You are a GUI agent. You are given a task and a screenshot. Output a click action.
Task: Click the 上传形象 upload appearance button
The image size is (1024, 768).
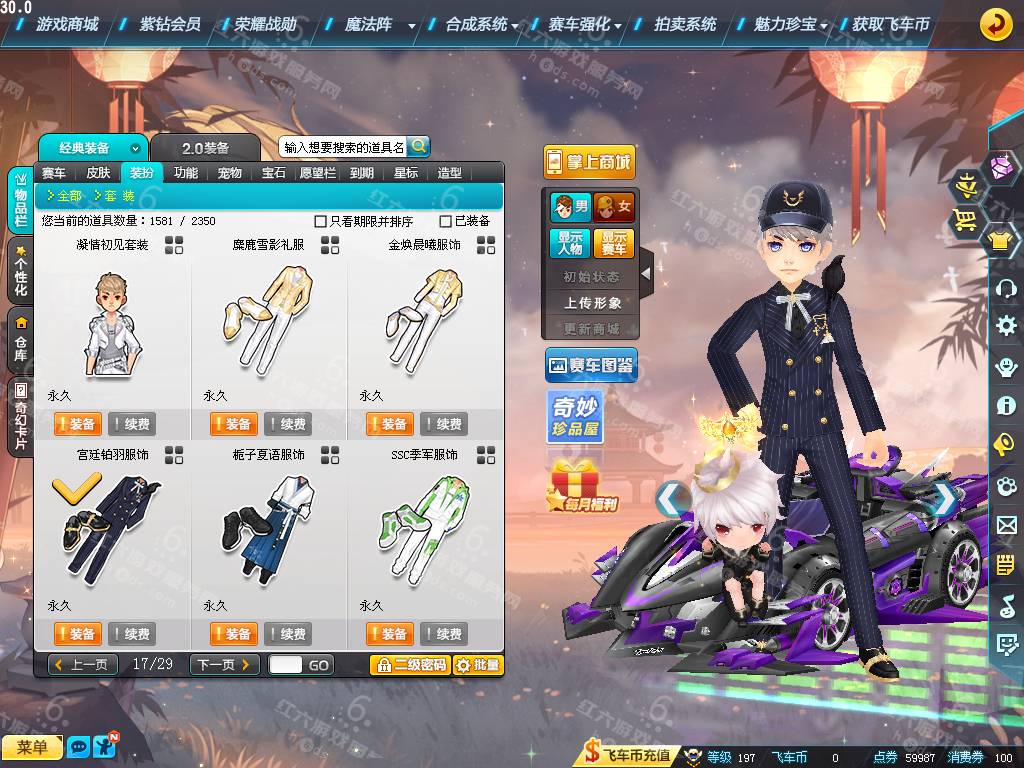click(592, 302)
